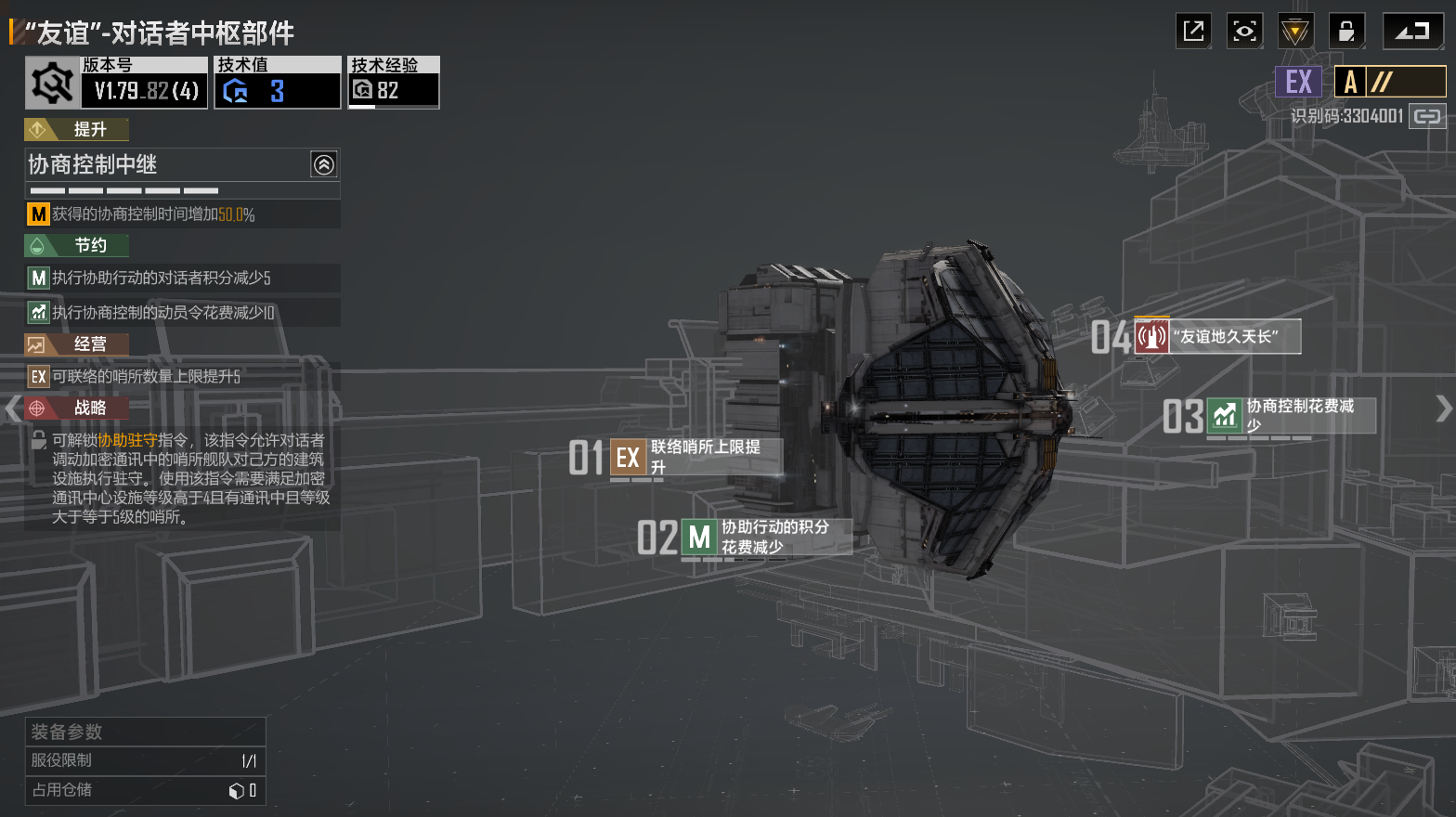Image resolution: width=1456 pixels, height=817 pixels.
Task: Open the gear-wrench version icon
Action: (52, 83)
